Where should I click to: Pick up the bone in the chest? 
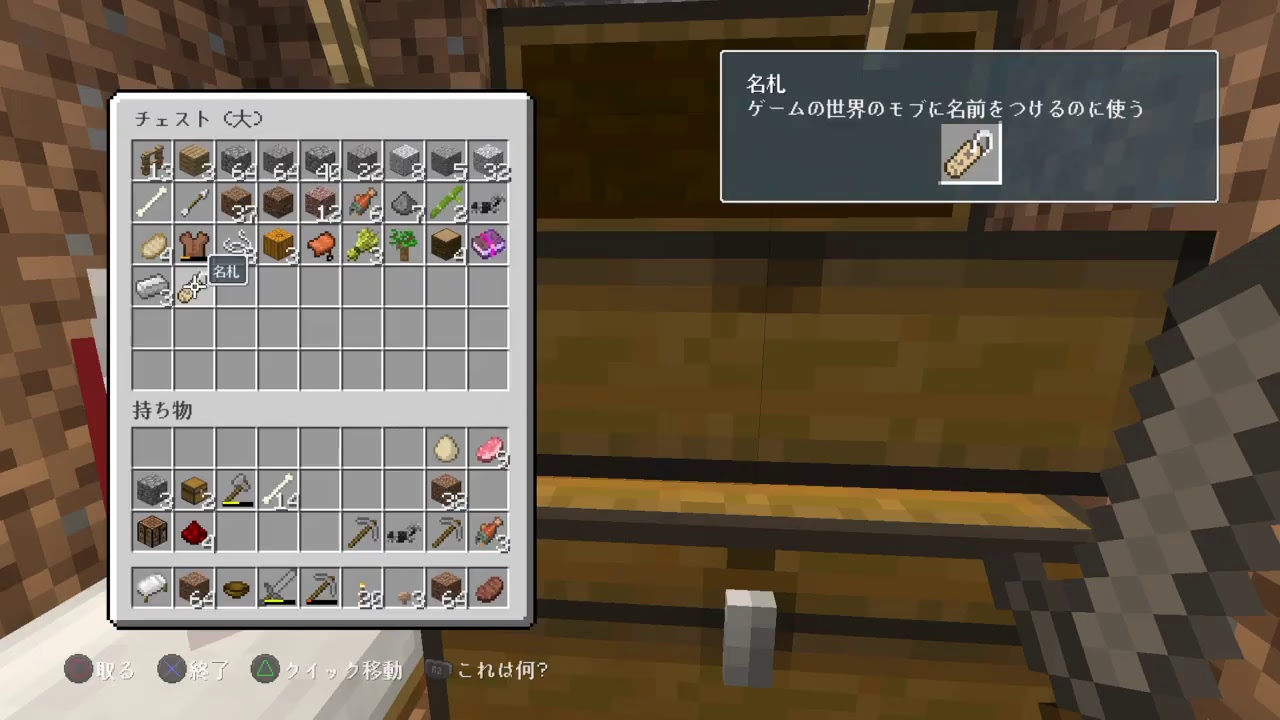(152, 203)
